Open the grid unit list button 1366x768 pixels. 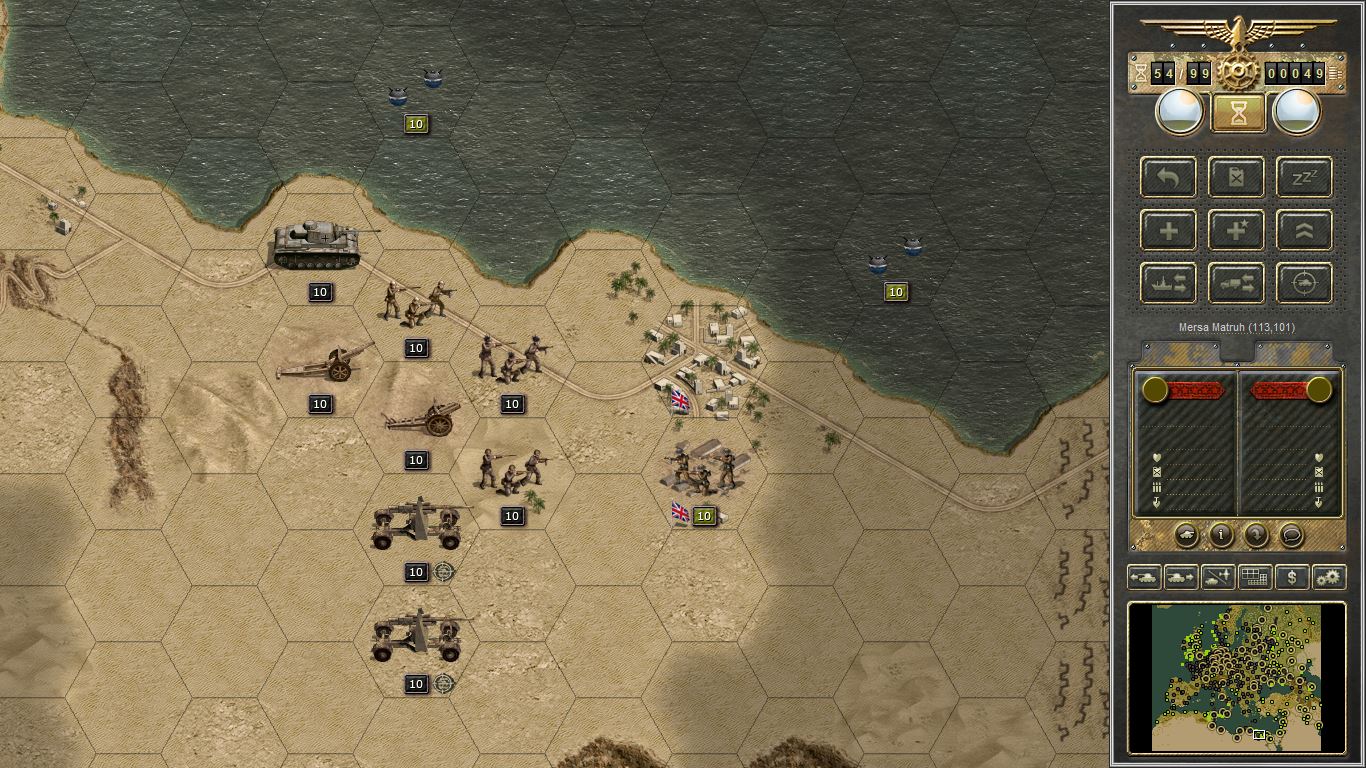pyautogui.click(x=1255, y=577)
